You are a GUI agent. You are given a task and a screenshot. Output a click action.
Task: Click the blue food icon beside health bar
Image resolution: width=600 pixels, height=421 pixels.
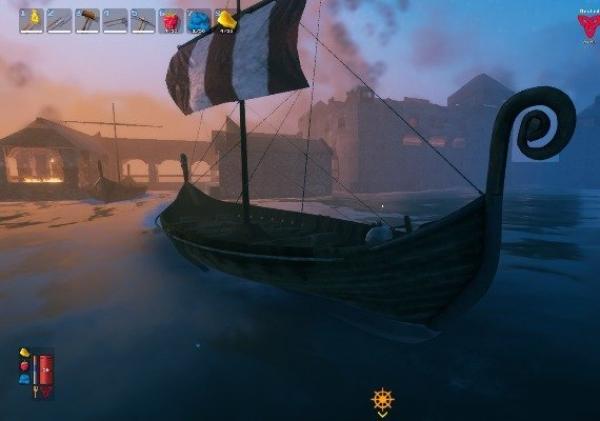[x=24, y=379]
